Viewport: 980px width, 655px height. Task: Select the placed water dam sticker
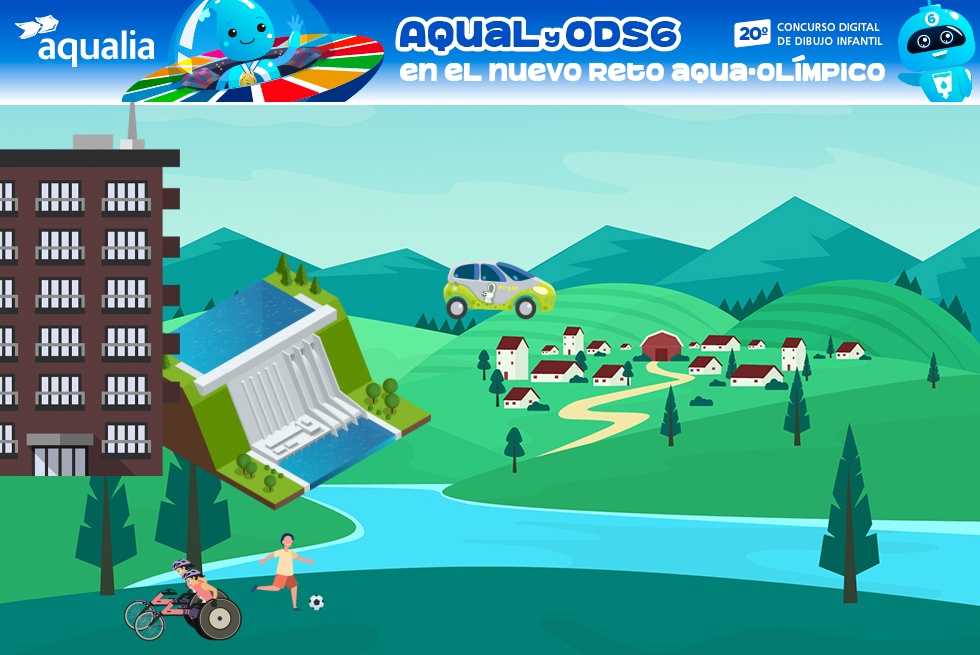[295, 385]
